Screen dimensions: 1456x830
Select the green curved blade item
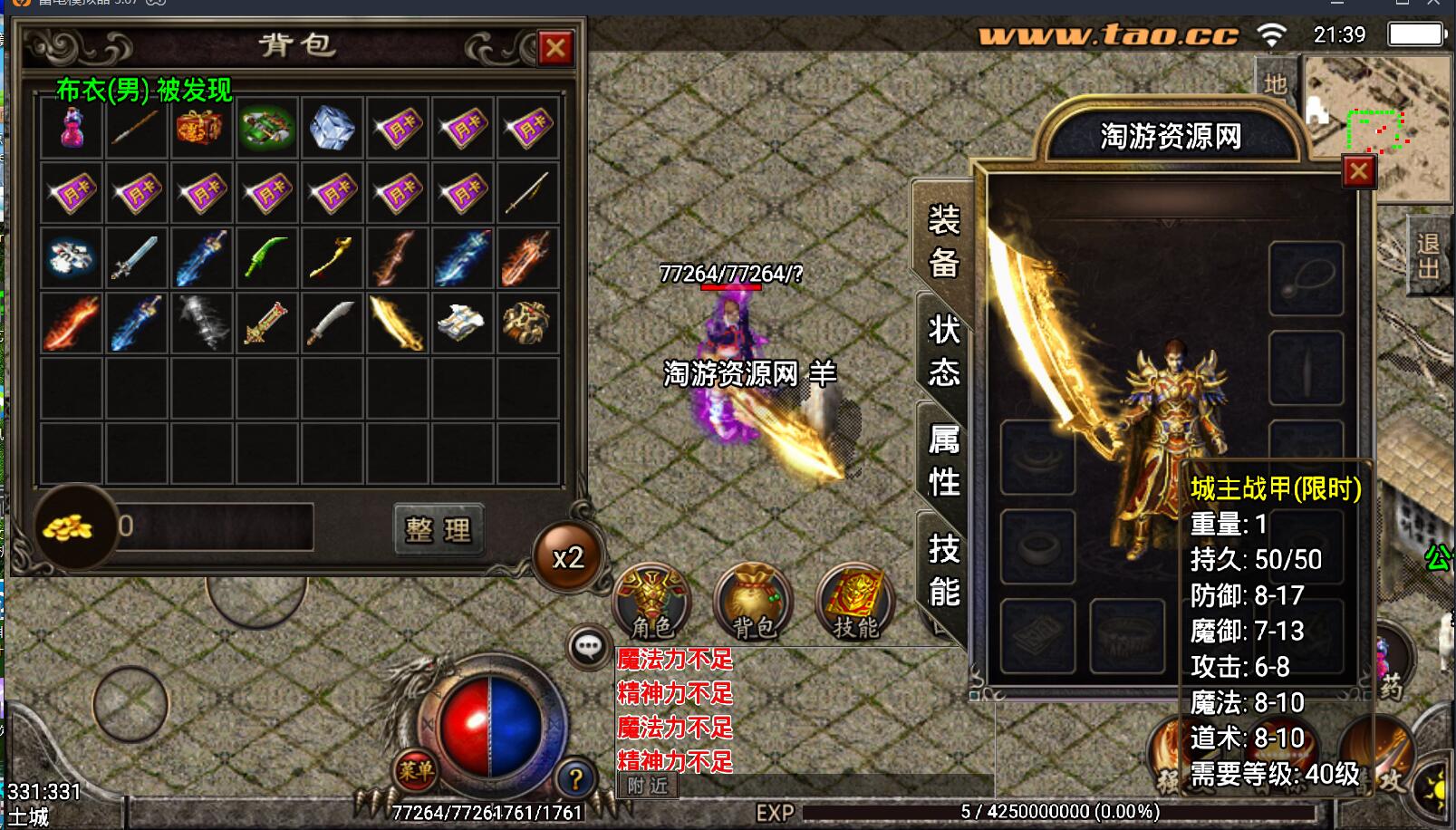(266, 257)
